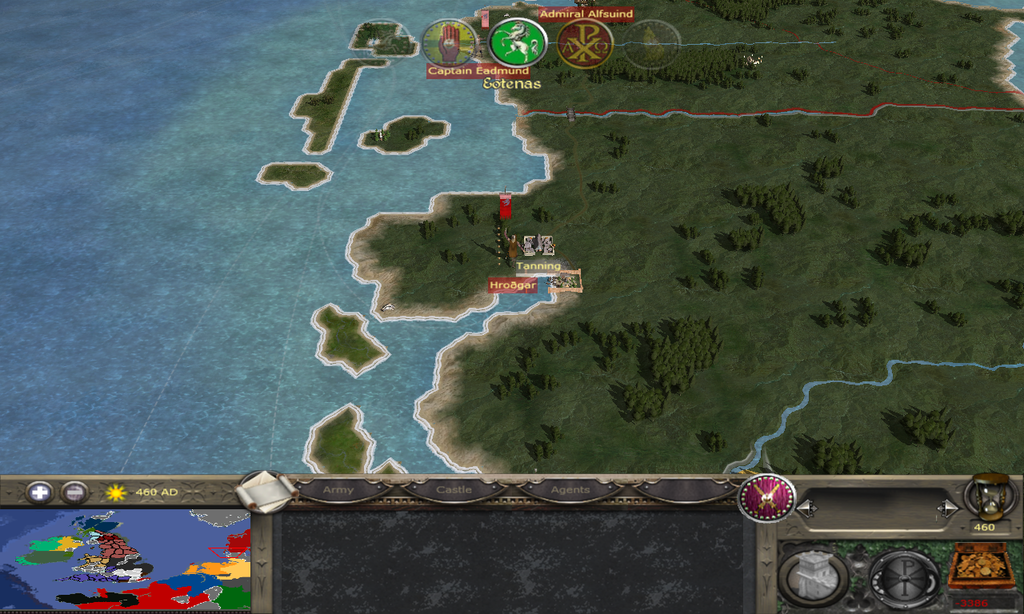1024x614 pixels.
Task: Zoom in the minimap with the plus button
Action: point(40,492)
